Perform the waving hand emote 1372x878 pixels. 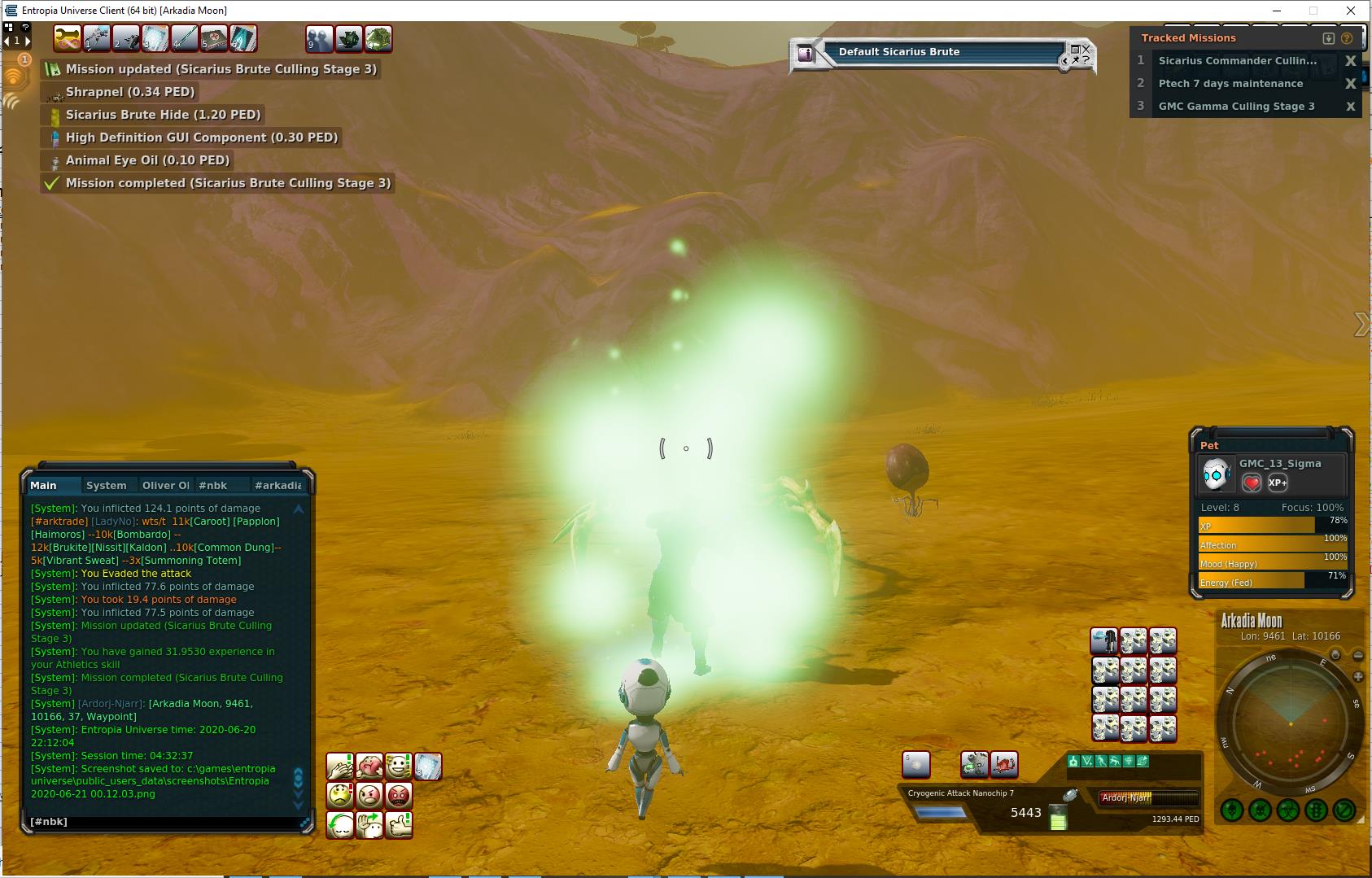[369, 824]
